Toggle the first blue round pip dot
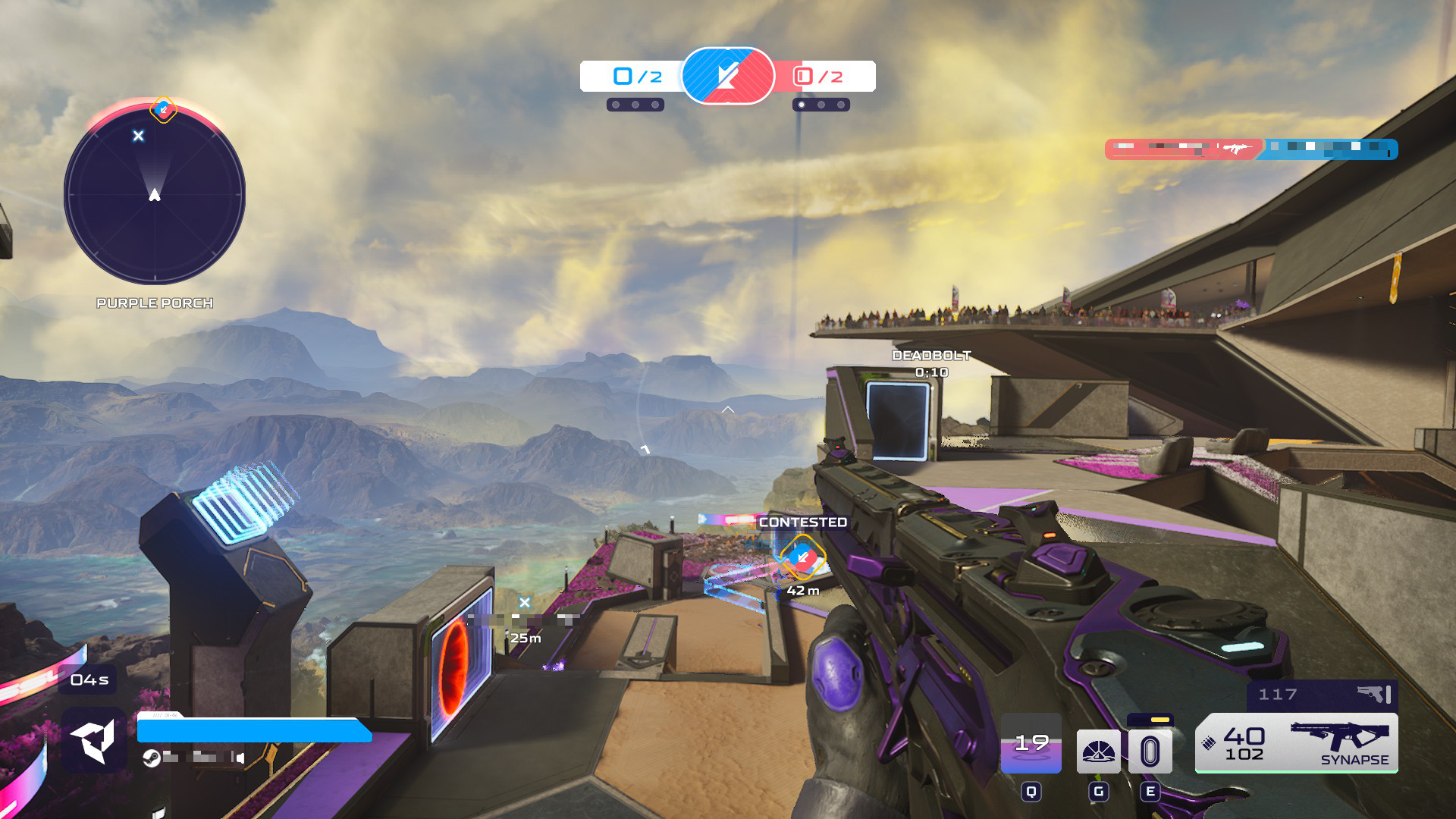The width and height of the screenshot is (1456, 819). (x=614, y=105)
